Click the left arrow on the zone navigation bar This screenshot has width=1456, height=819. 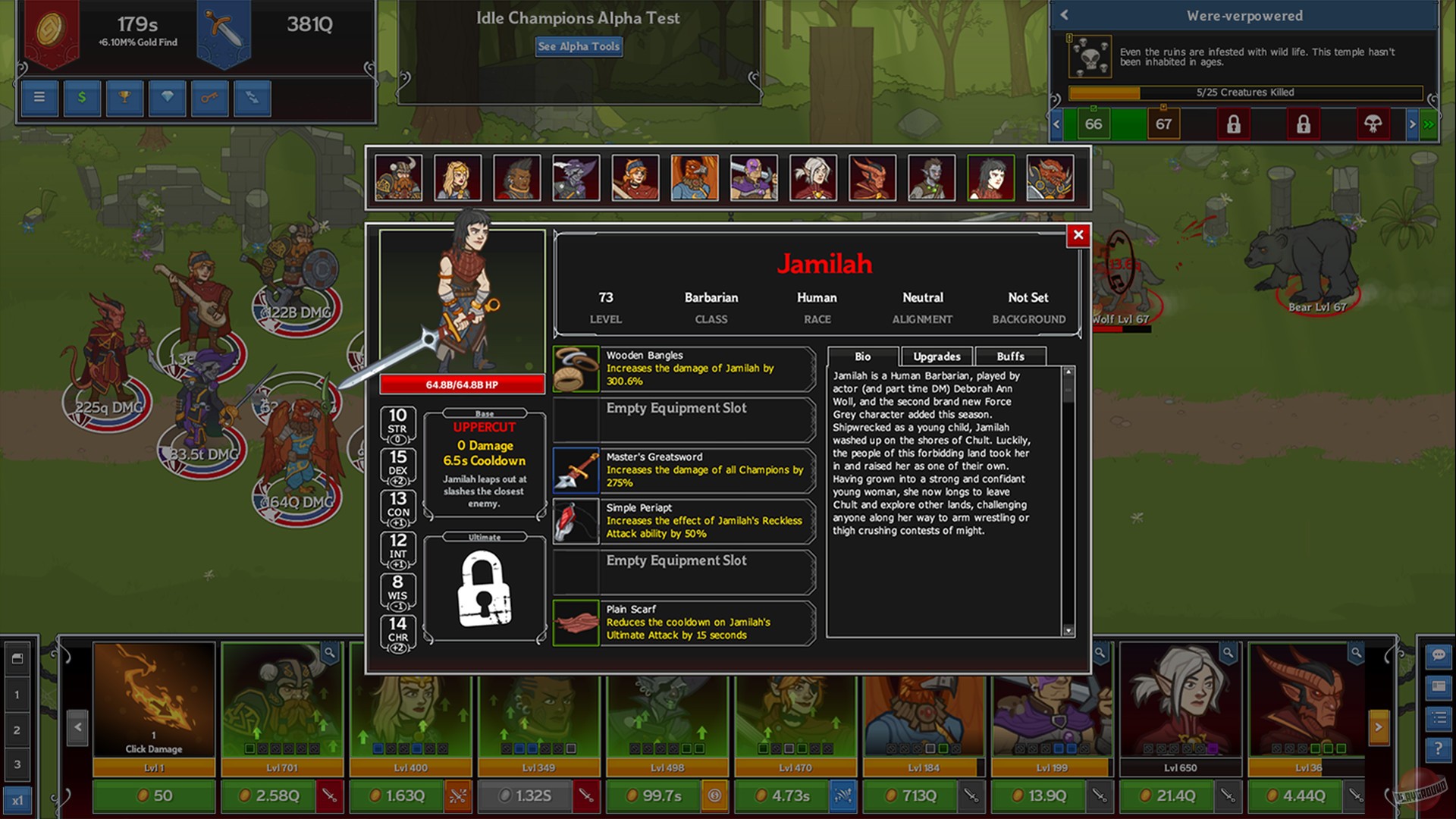[1056, 124]
